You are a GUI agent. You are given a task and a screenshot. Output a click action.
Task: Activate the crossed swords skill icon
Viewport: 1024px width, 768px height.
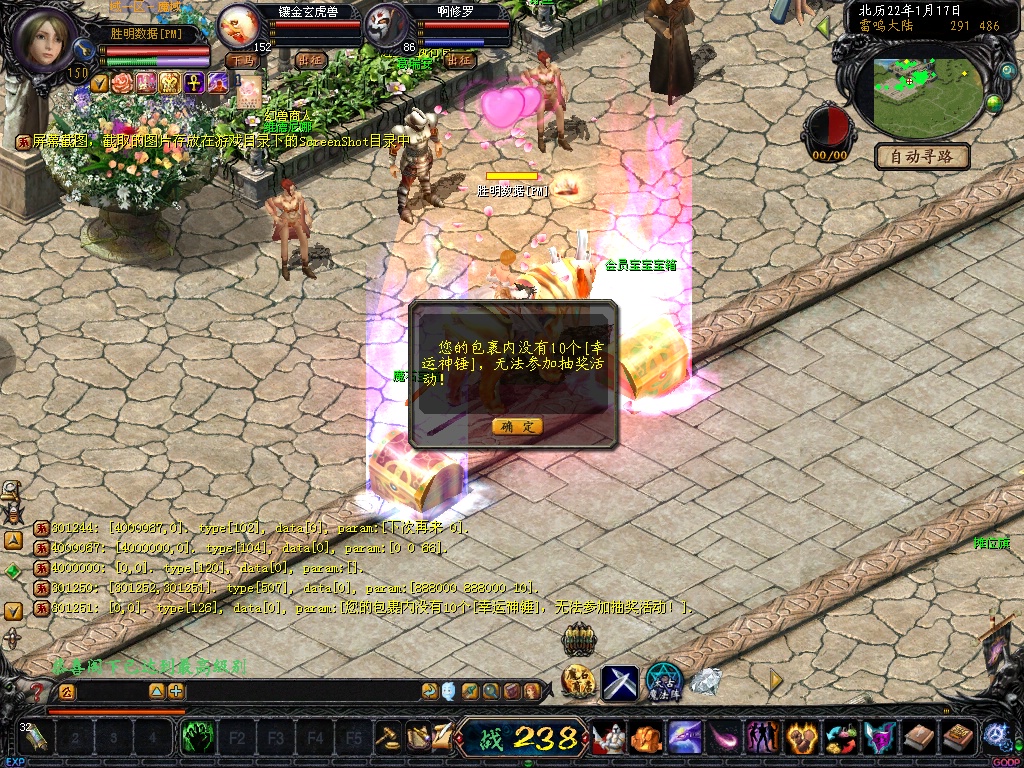coord(620,682)
